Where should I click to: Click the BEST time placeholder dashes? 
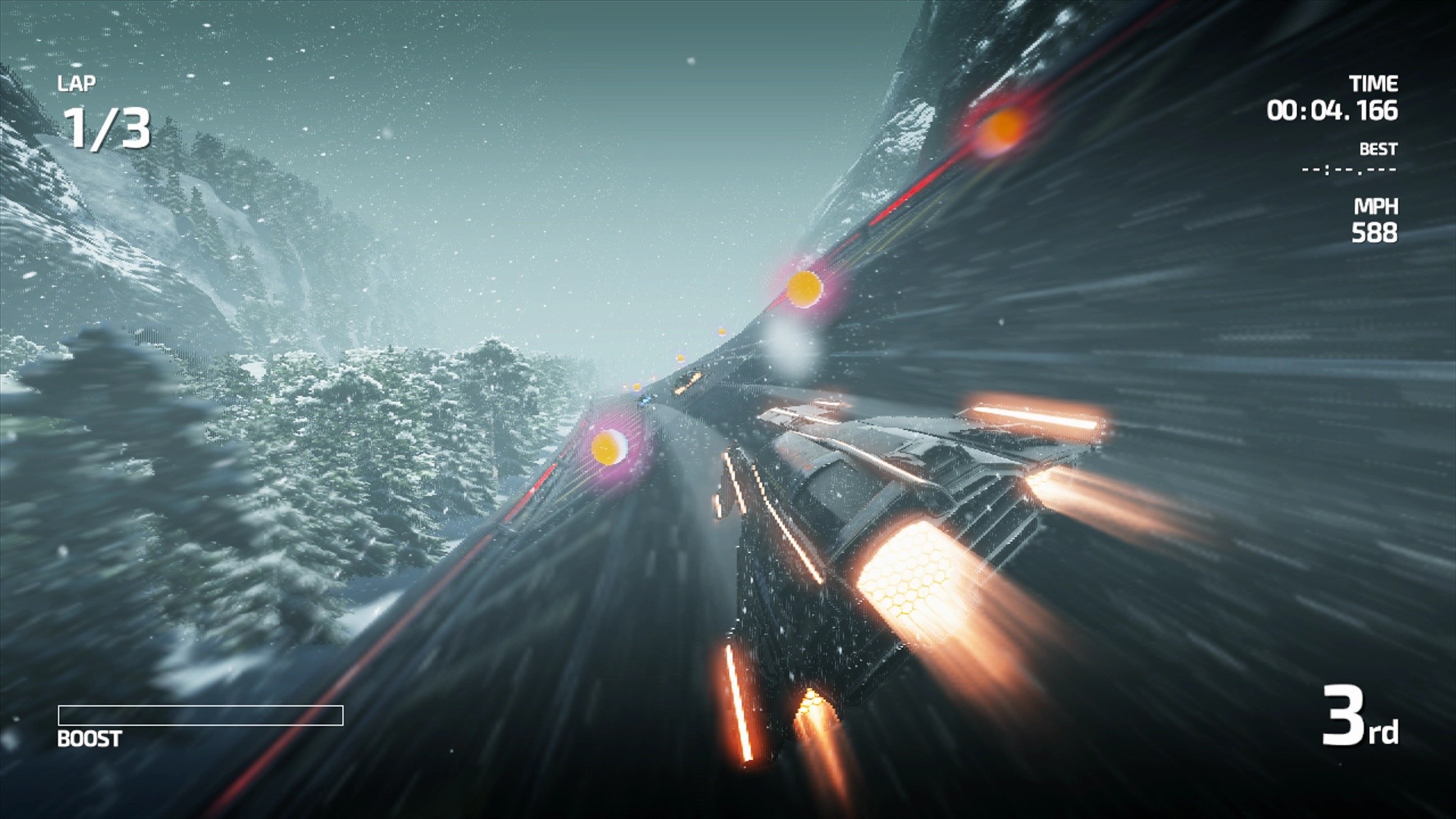1349,170
